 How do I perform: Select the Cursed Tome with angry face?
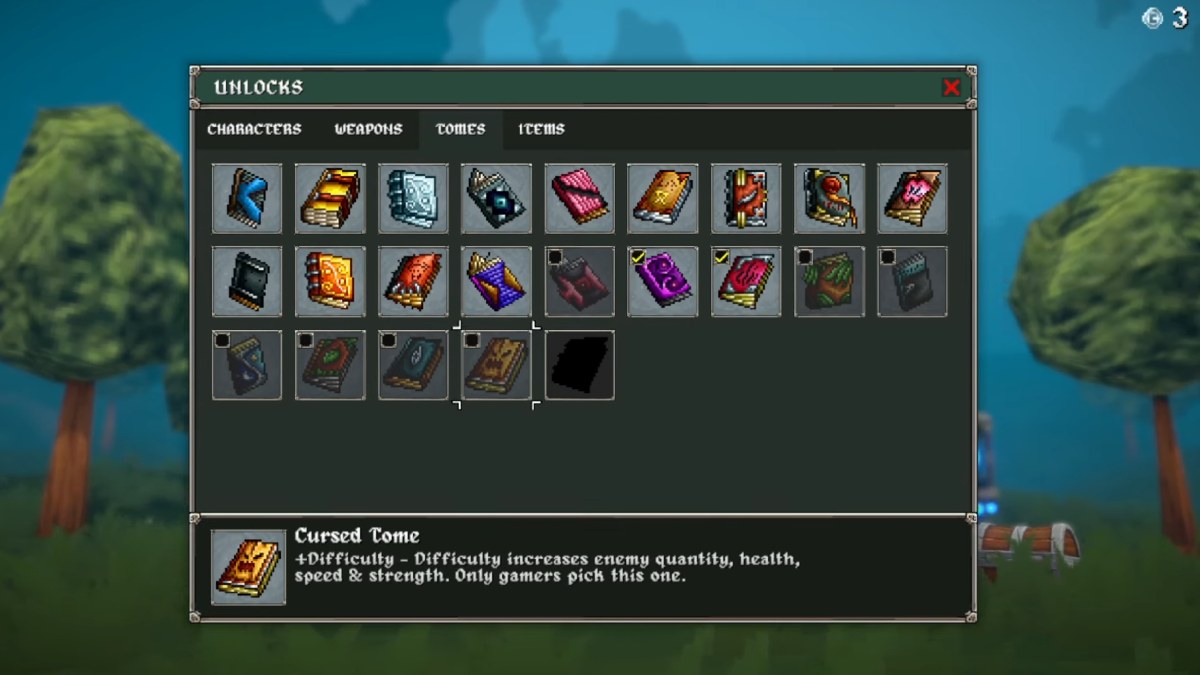(497, 365)
